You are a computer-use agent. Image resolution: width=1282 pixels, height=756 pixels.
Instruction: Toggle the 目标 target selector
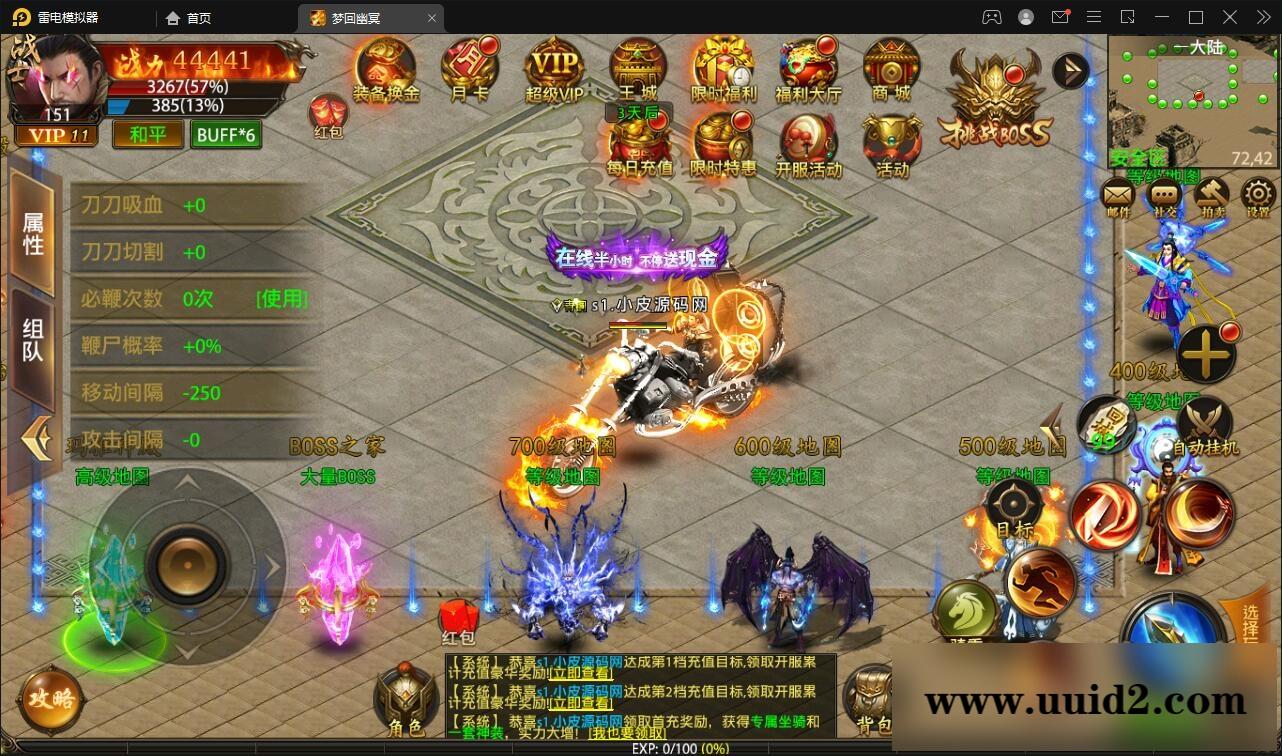pyautogui.click(x=1016, y=505)
